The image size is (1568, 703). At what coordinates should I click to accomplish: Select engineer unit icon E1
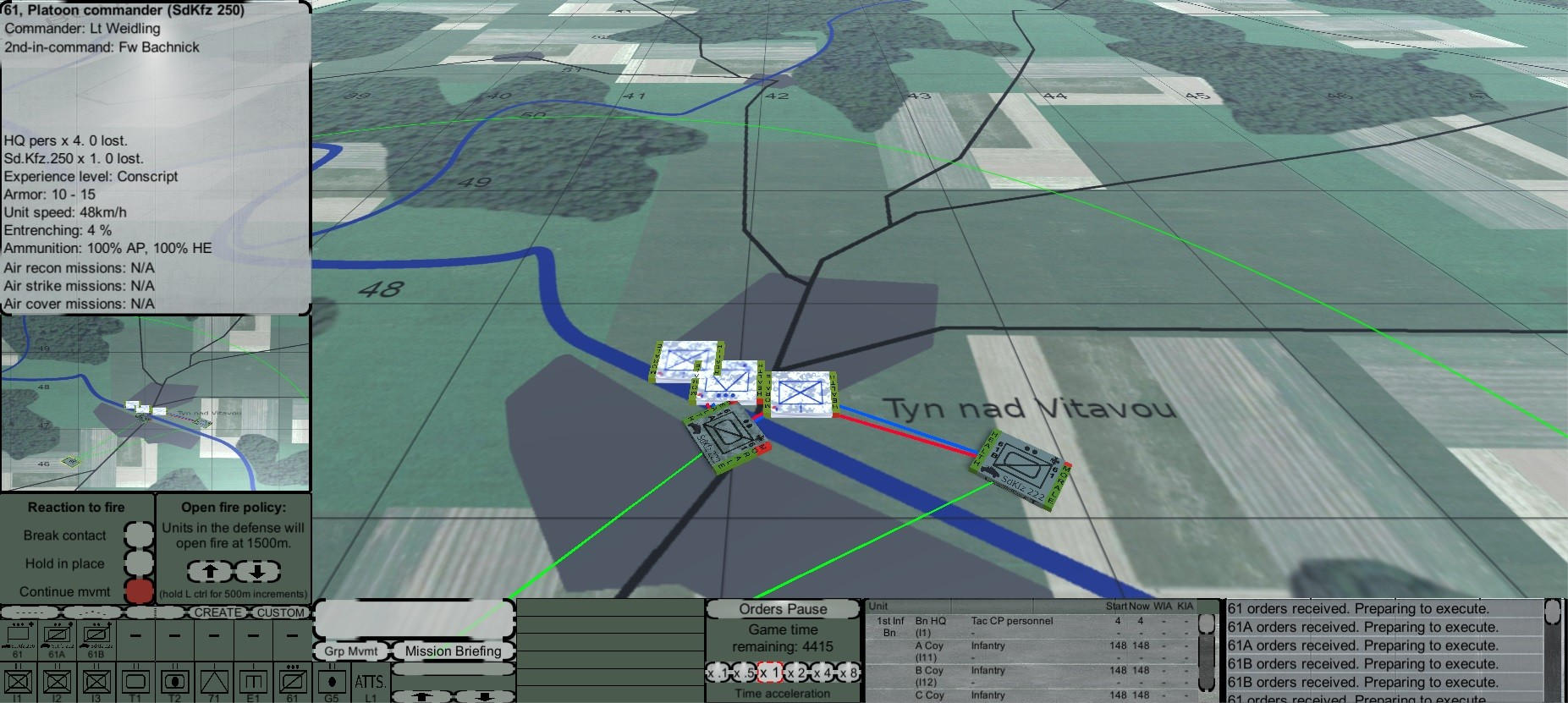[254, 682]
